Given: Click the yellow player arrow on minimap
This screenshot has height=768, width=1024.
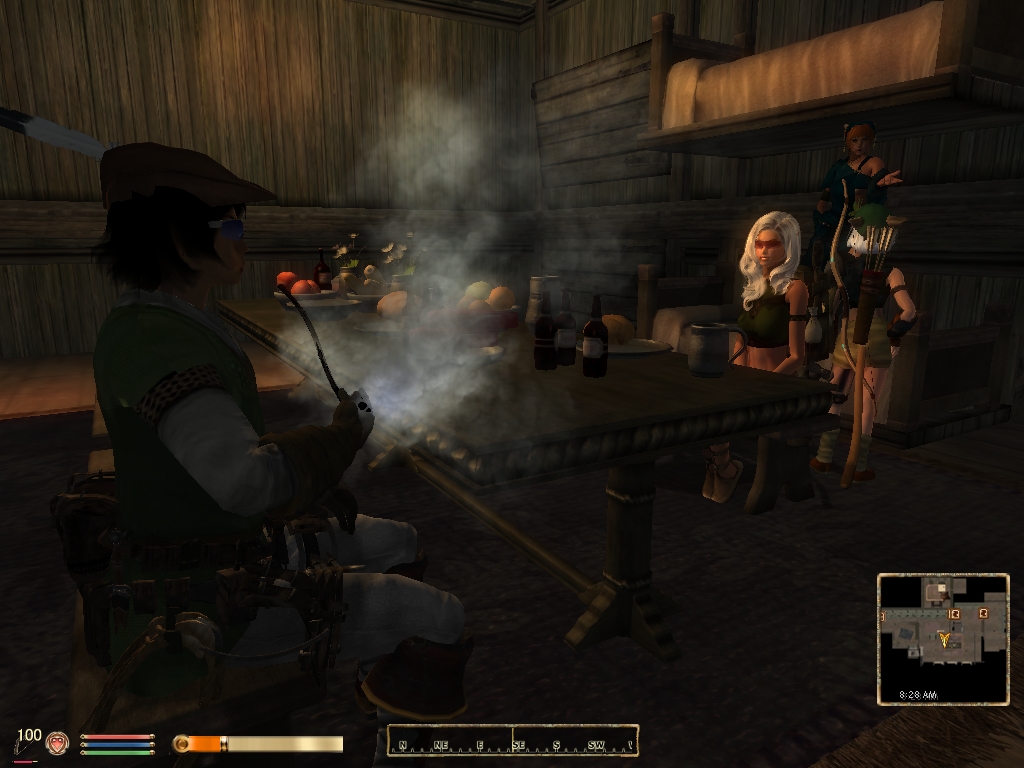Looking at the screenshot, I should tap(945, 638).
